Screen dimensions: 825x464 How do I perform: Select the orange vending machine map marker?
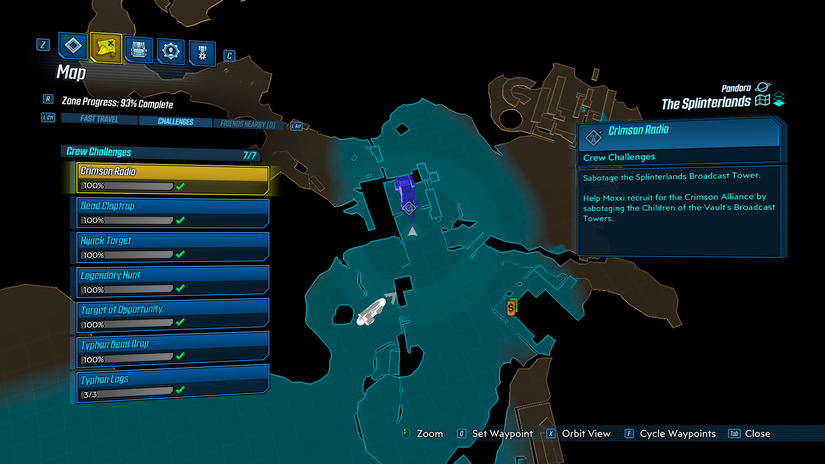coord(512,306)
